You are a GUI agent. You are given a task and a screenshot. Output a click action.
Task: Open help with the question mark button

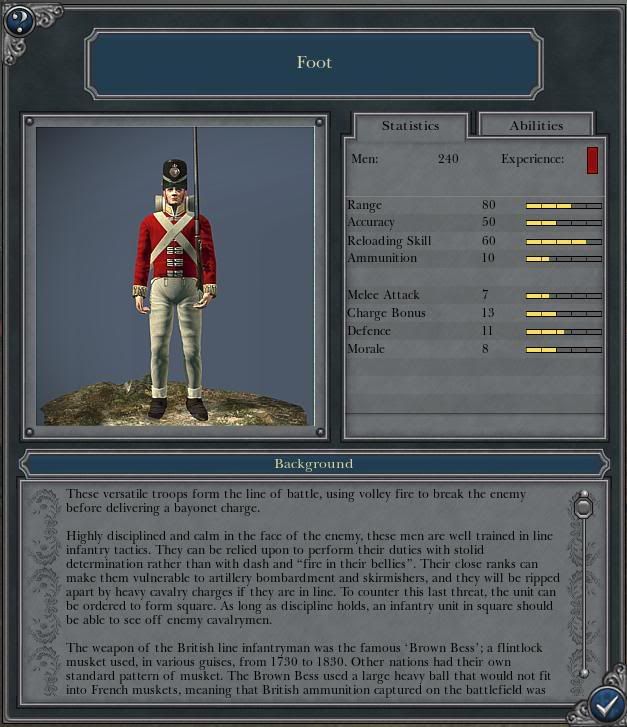tap(19, 20)
